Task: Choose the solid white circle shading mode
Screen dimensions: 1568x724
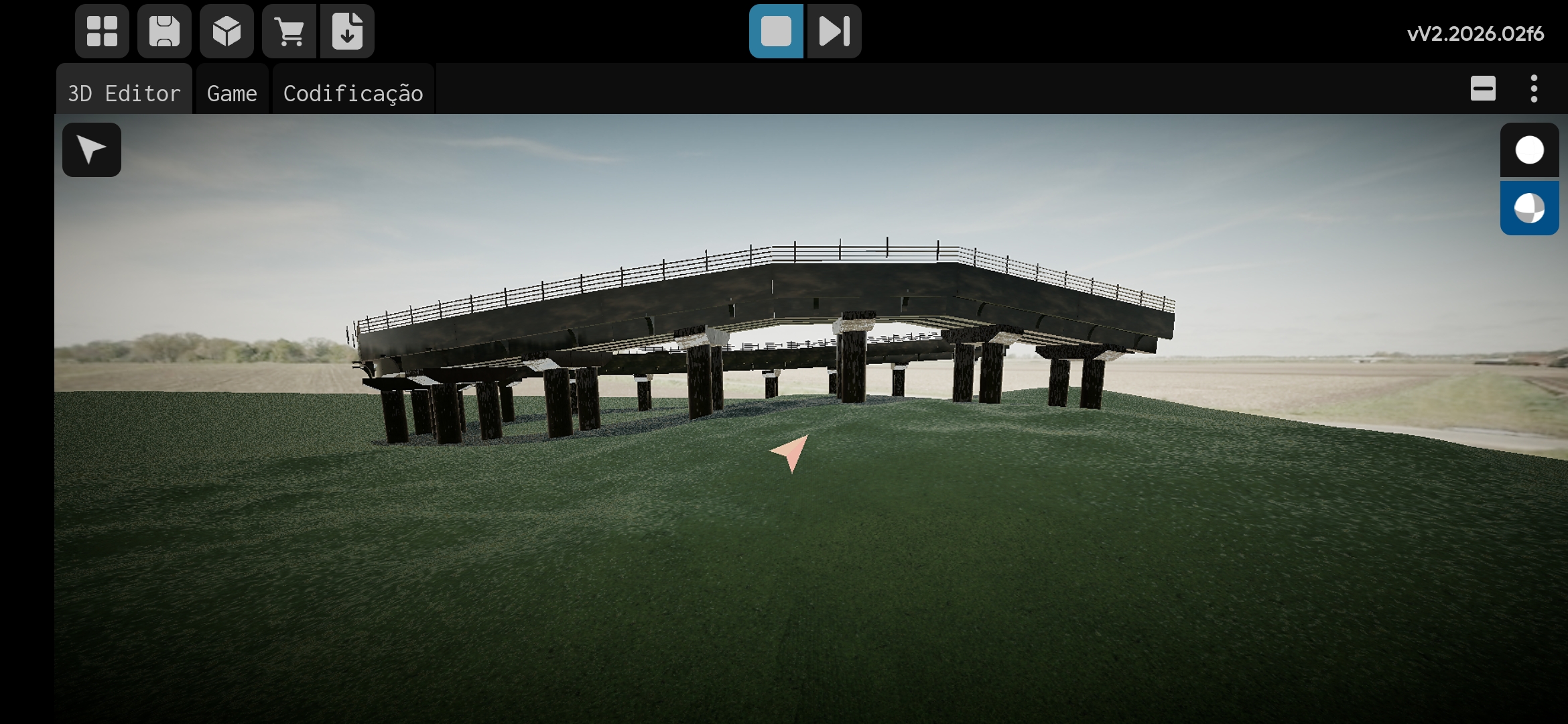Action: click(1529, 150)
